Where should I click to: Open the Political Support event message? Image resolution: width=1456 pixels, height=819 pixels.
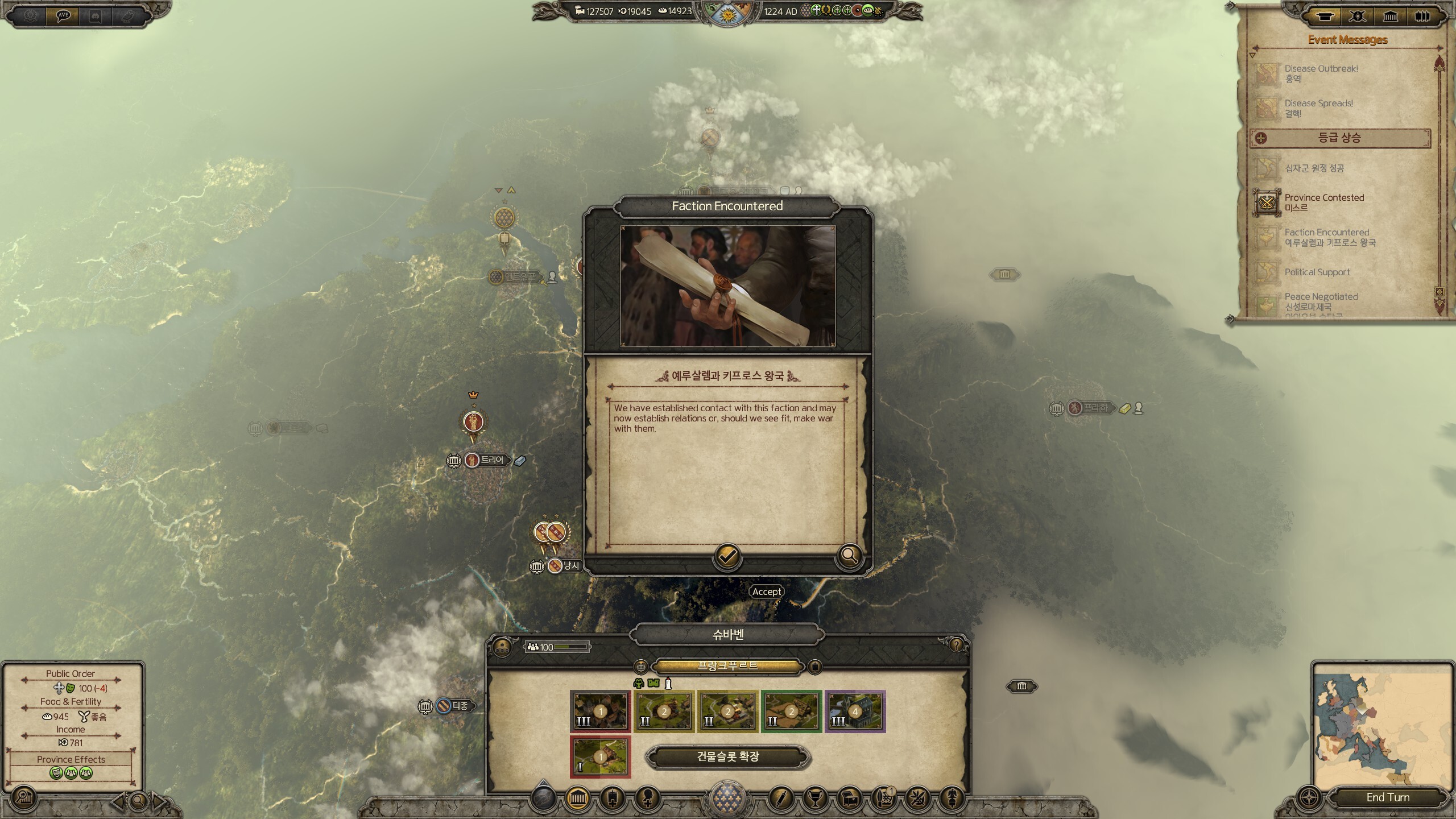[x=1317, y=272]
